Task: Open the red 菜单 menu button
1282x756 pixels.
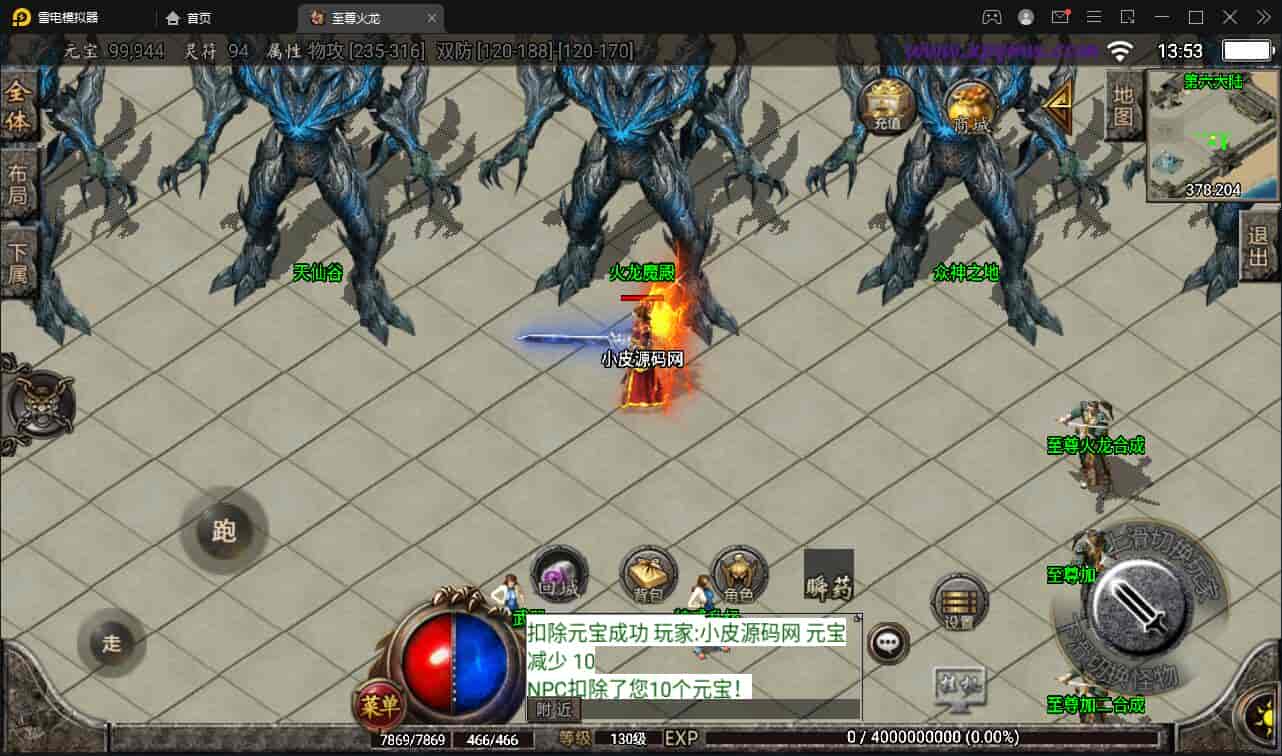Action: pos(379,706)
